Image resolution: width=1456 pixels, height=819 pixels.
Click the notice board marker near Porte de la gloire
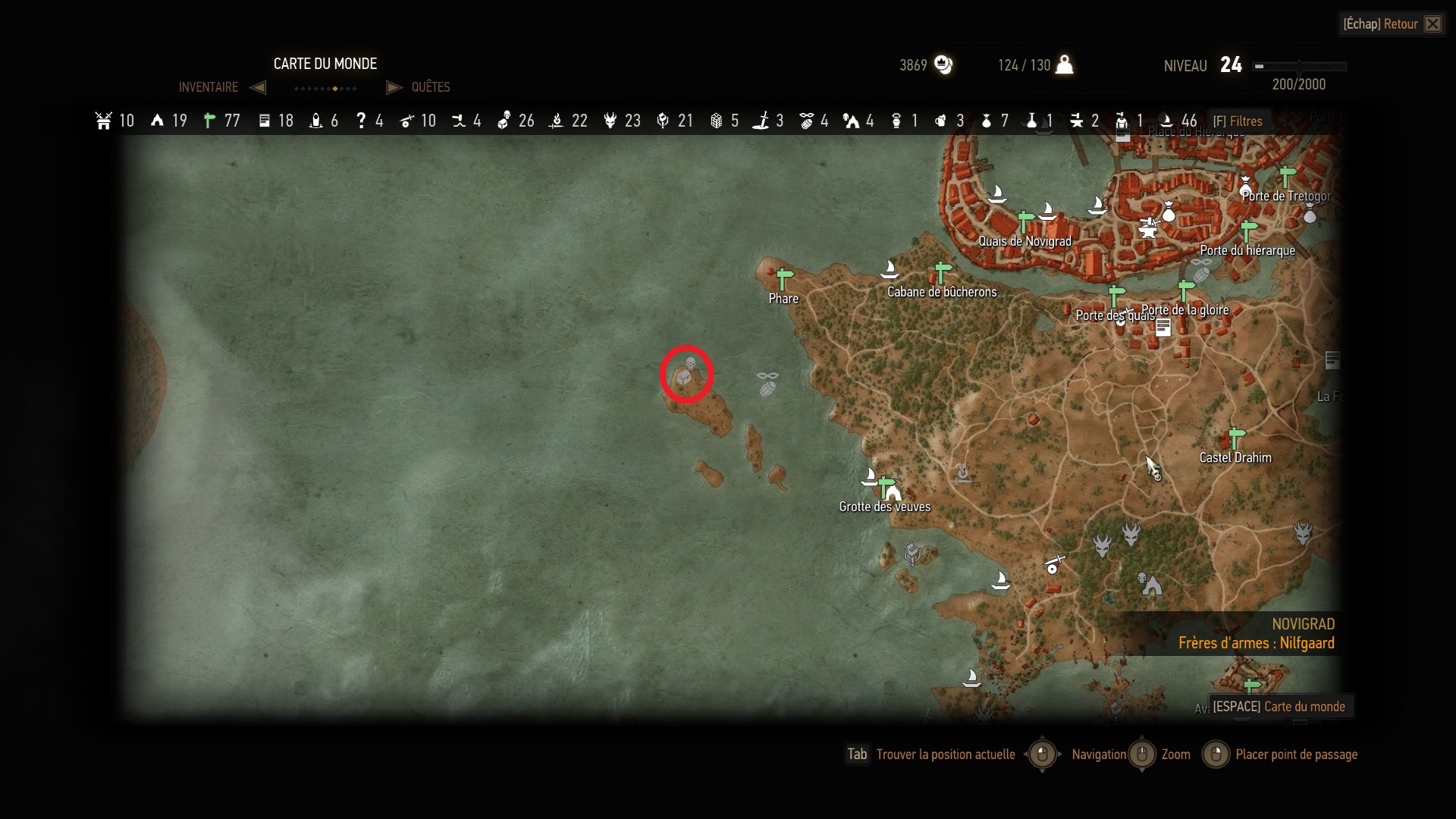(1163, 328)
